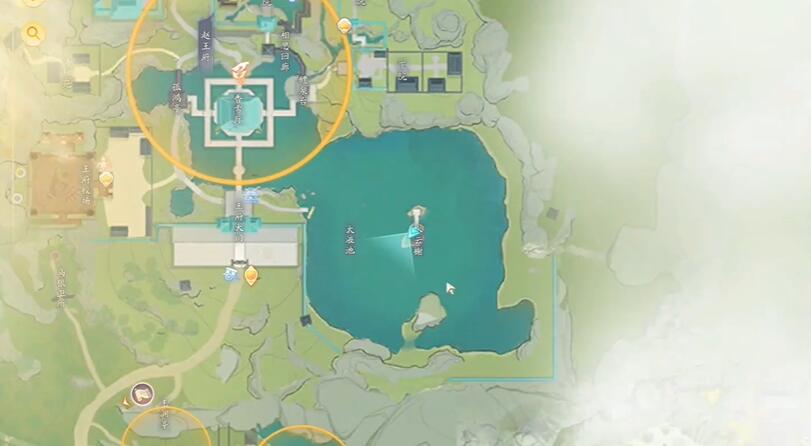Choose the round scroll marker on the road
Image resolution: width=811 pixels, height=446 pixels.
(141, 393)
